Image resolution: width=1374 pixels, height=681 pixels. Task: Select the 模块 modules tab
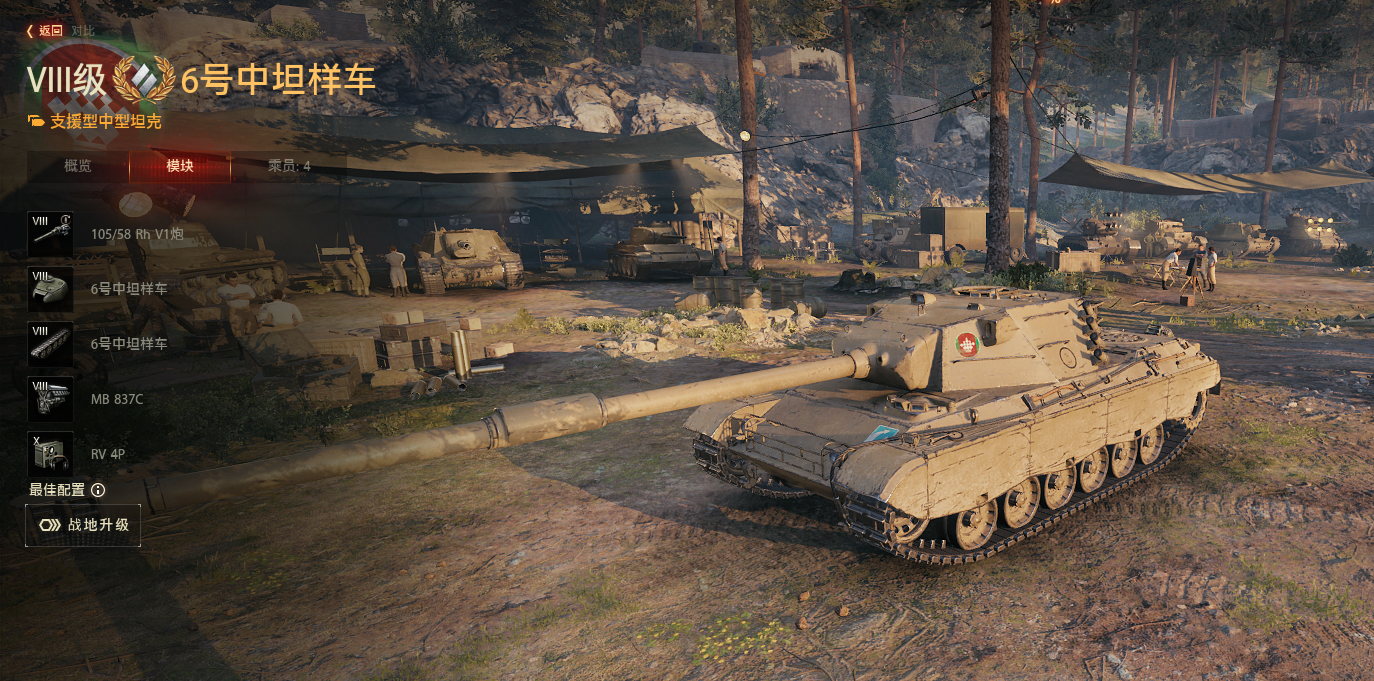click(x=180, y=166)
